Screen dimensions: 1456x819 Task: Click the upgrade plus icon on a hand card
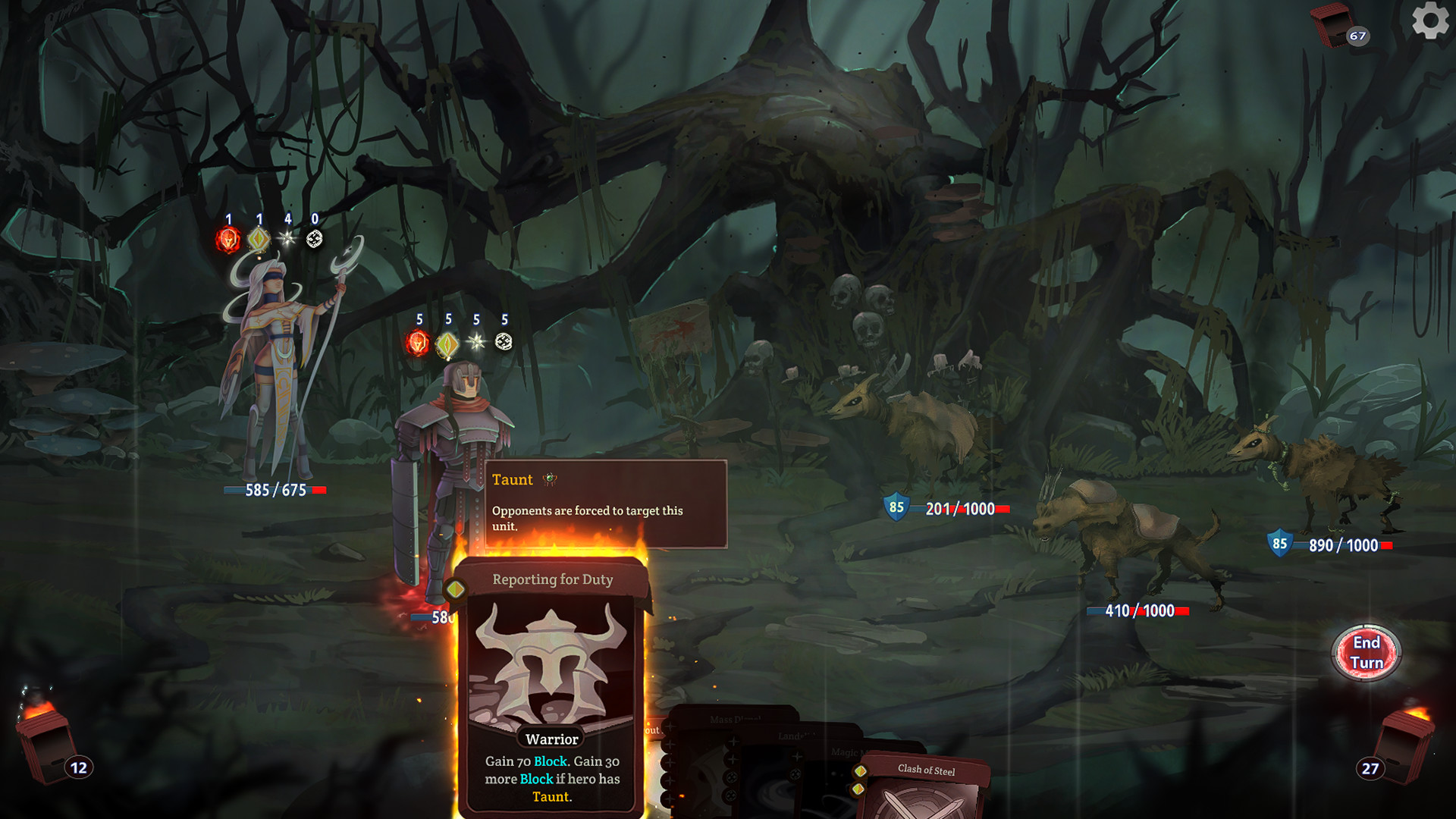[x=732, y=742]
